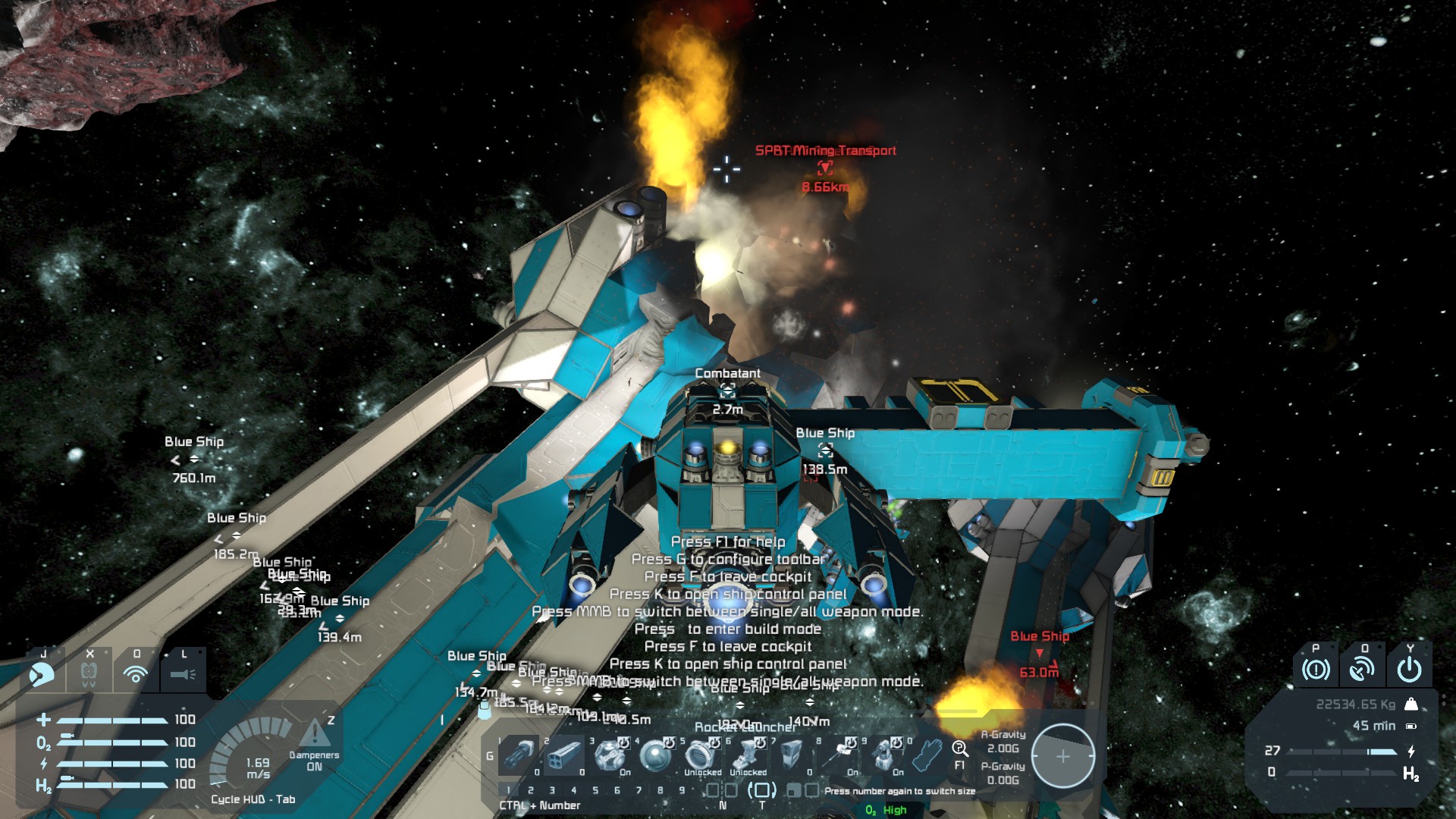The height and width of the screenshot is (819, 1456).
Task: Toggle the parking brake icon
Action: pyautogui.click(x=1316, y=670)
